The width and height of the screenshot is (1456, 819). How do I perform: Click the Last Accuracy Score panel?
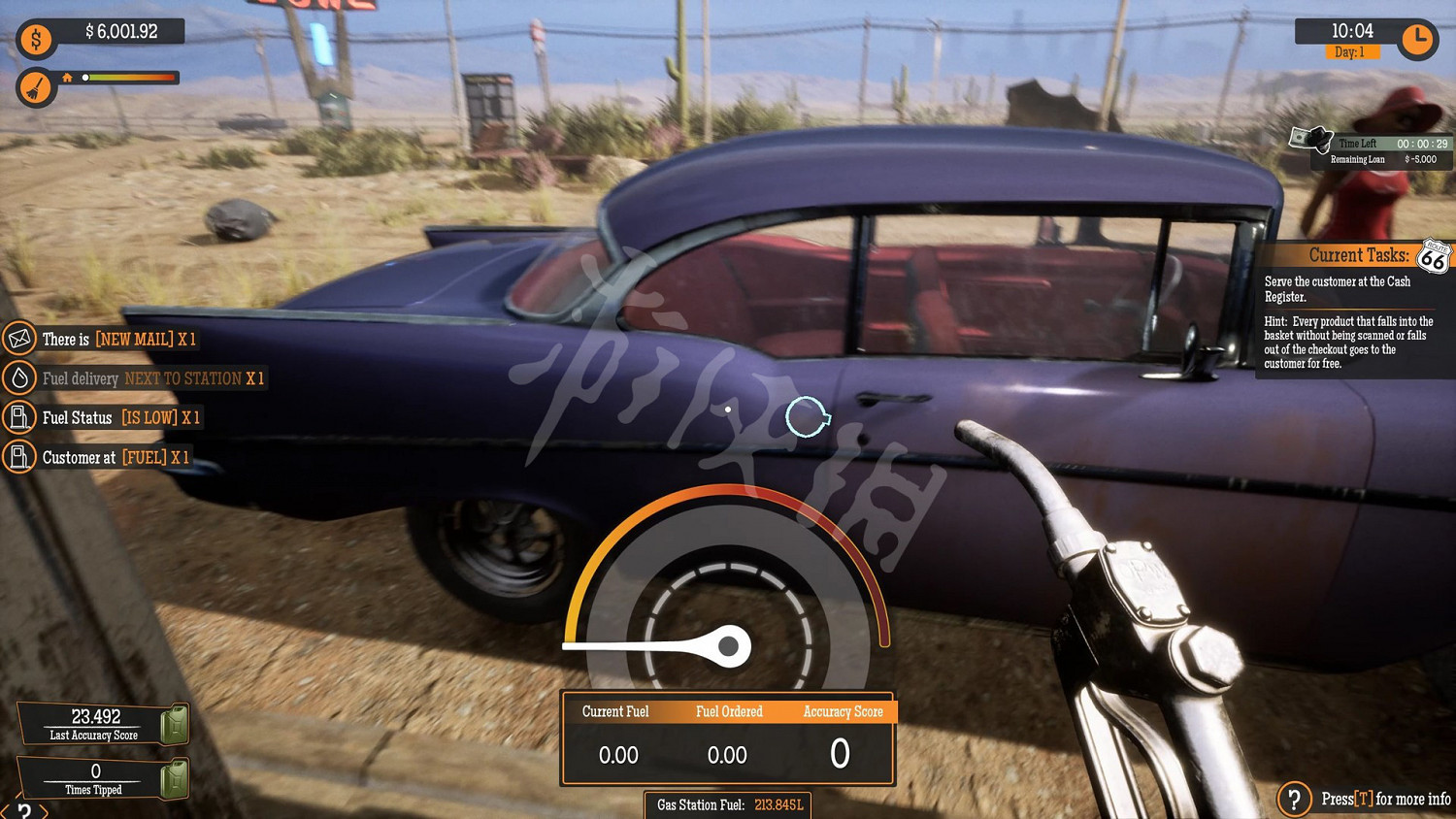click(x=96, y=724)
